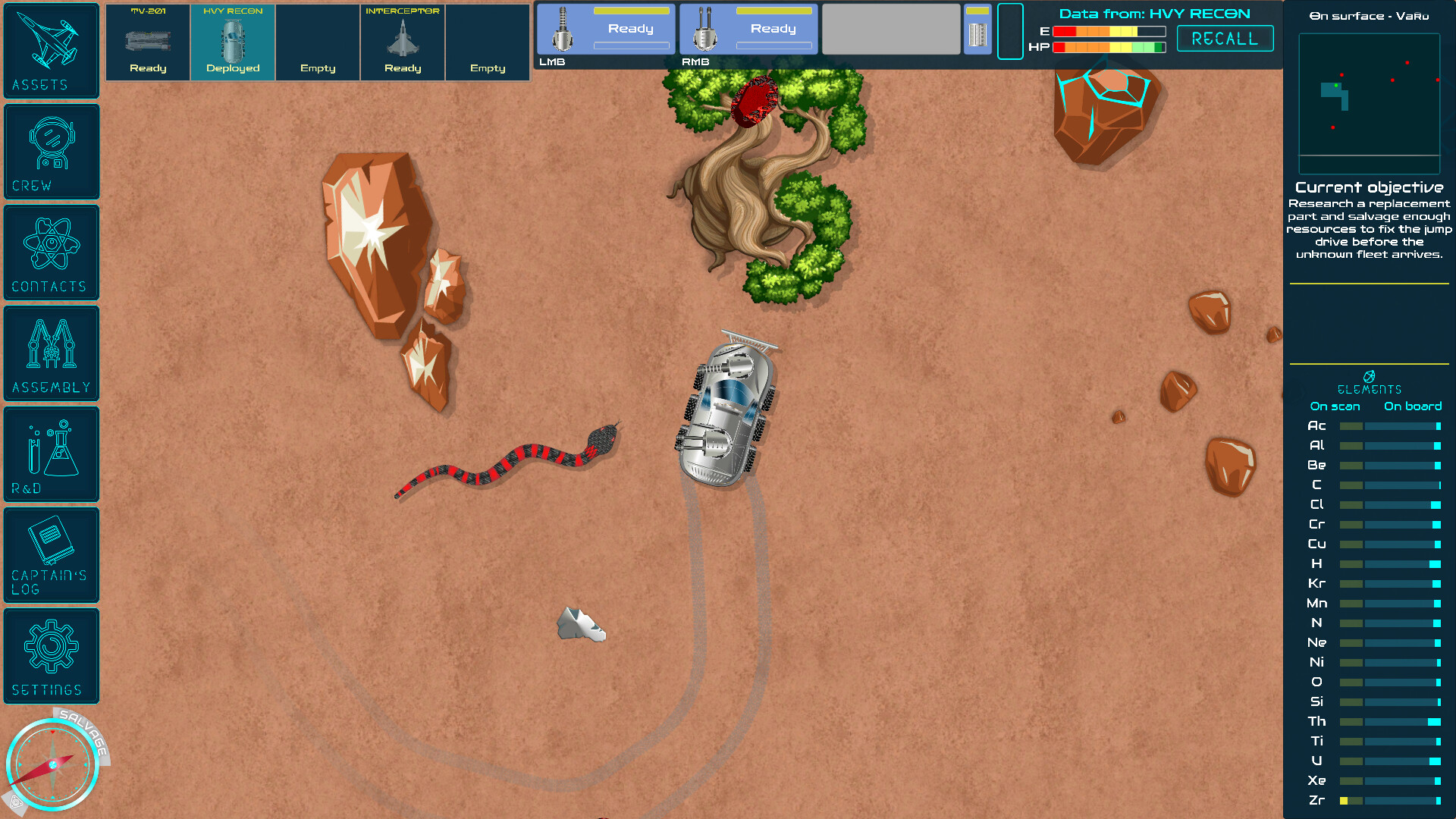Click the VaRu surface minimap
The image size is (1456, 819).
click(x=1369, y=102)
